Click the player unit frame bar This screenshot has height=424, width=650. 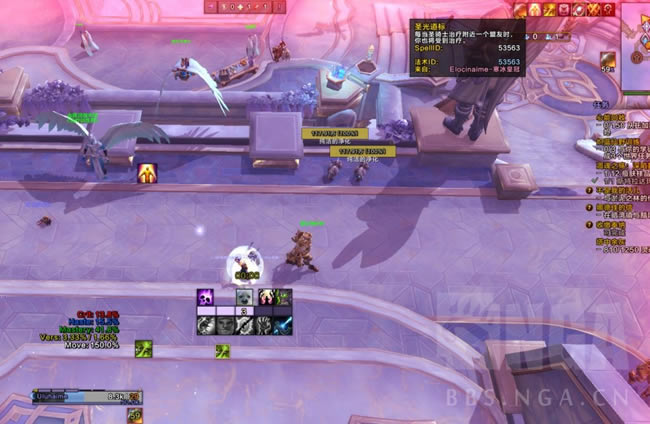(x=81, y=397)
